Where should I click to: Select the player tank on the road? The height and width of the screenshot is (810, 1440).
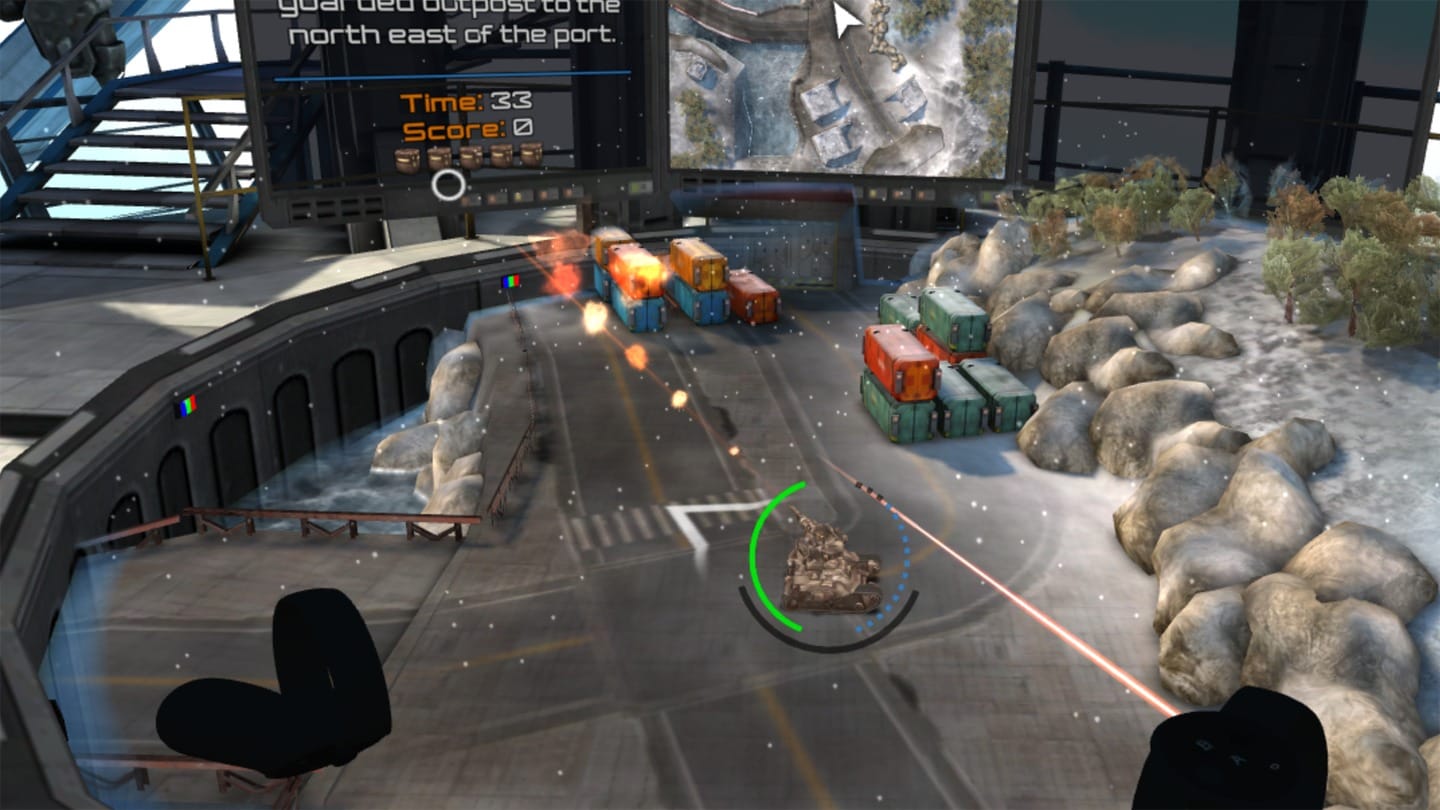coord(830,565)
